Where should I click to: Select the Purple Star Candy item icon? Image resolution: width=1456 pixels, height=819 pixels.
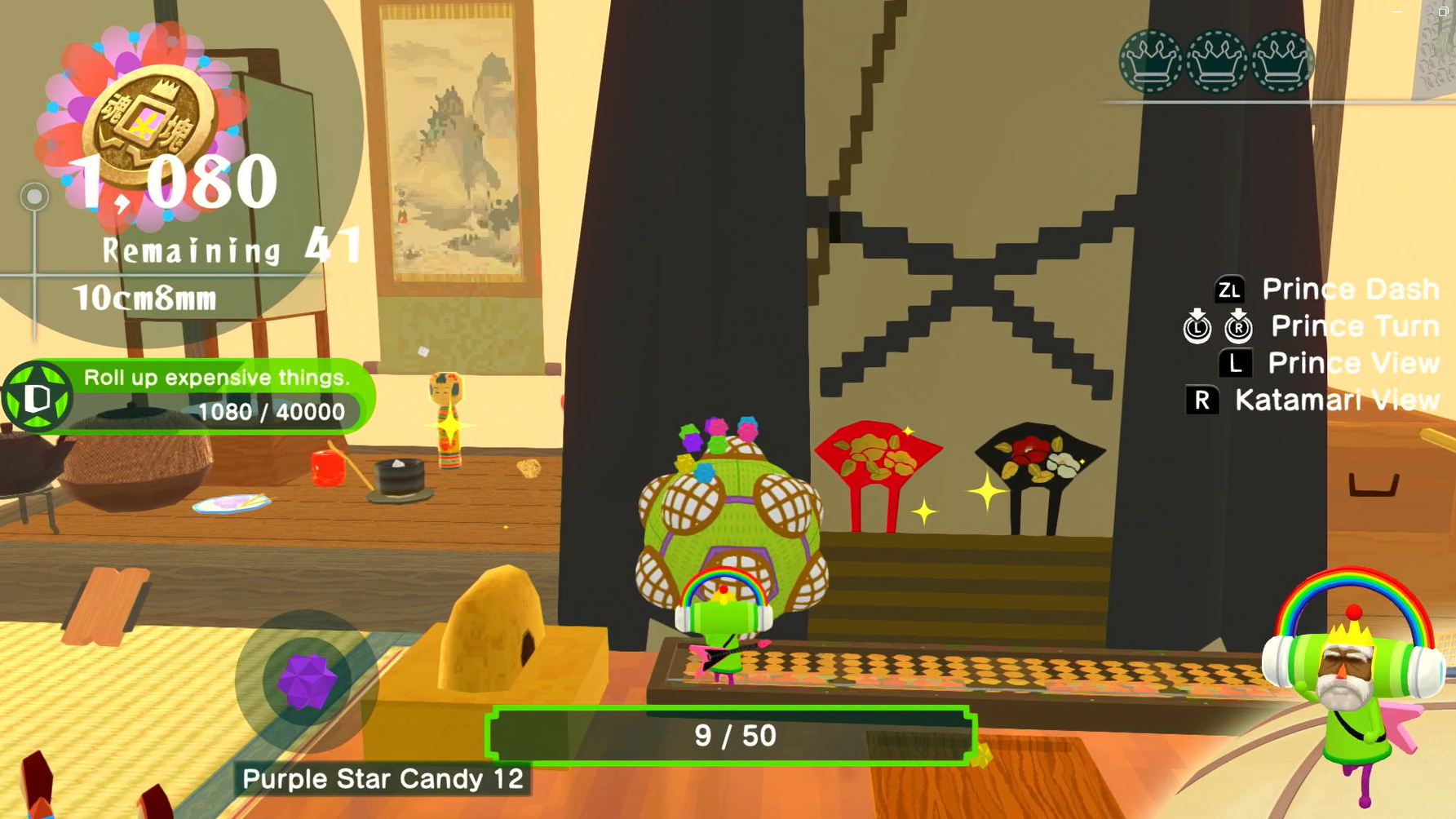(307, 681)
